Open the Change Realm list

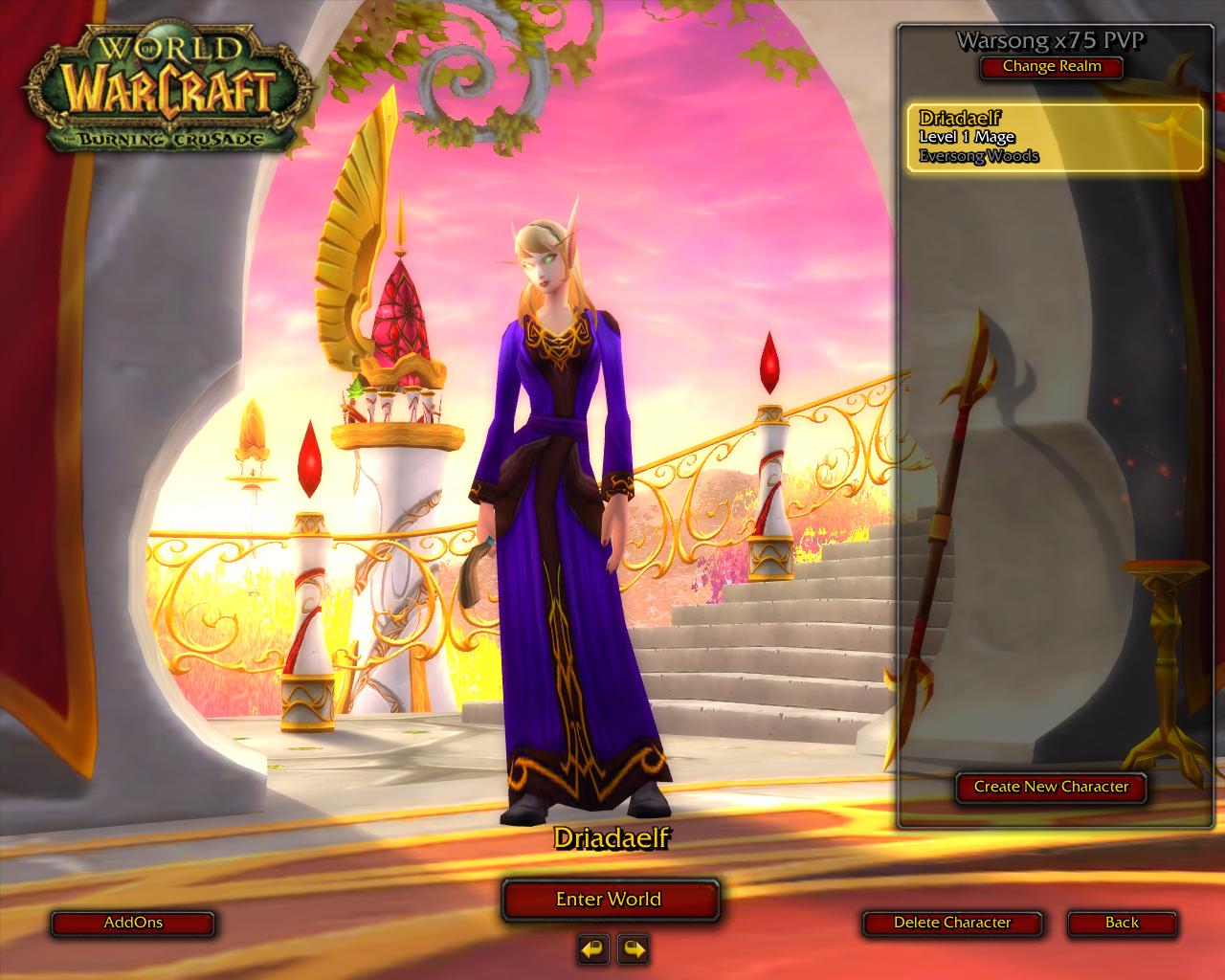tap(1051, 67)
